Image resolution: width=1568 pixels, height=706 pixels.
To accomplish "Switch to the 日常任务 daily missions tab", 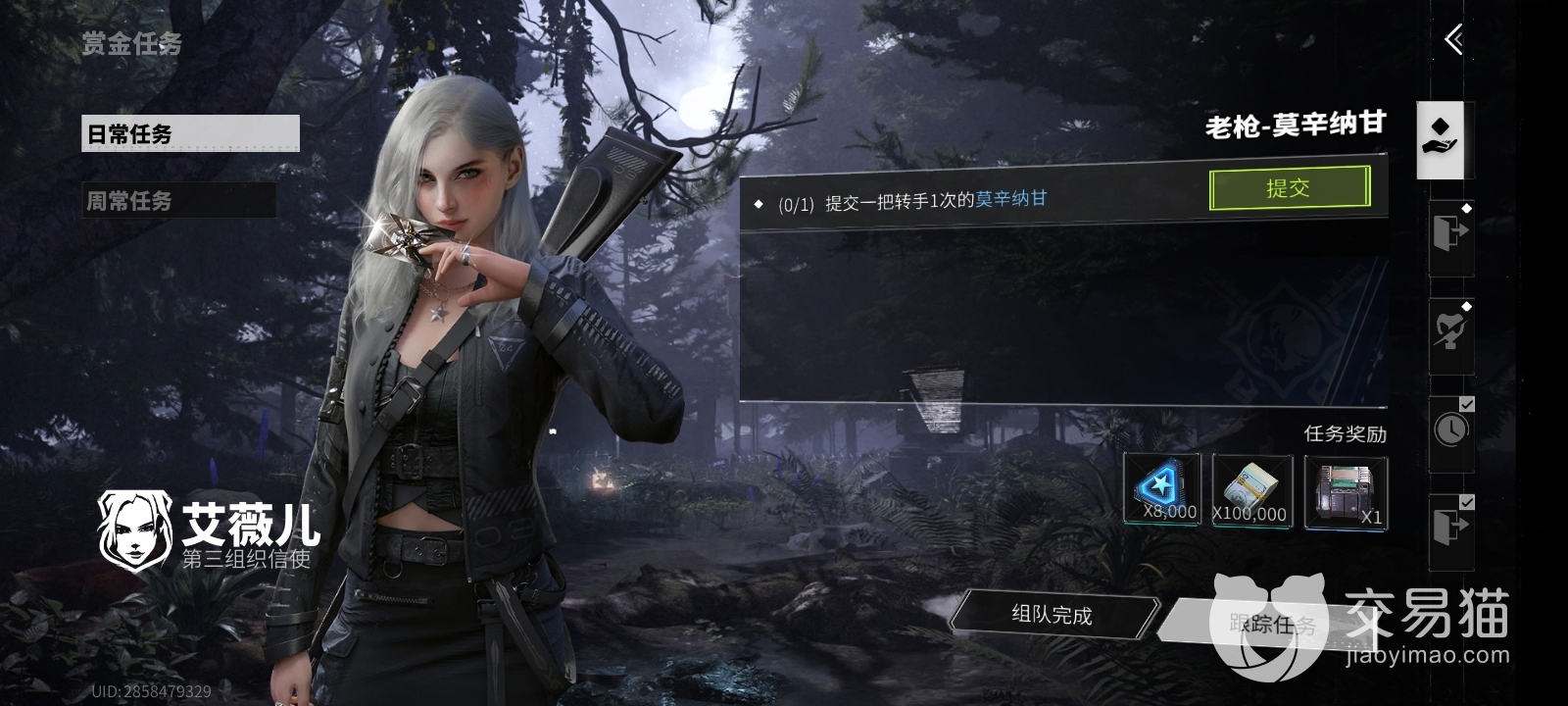I will tap(189, 133).
